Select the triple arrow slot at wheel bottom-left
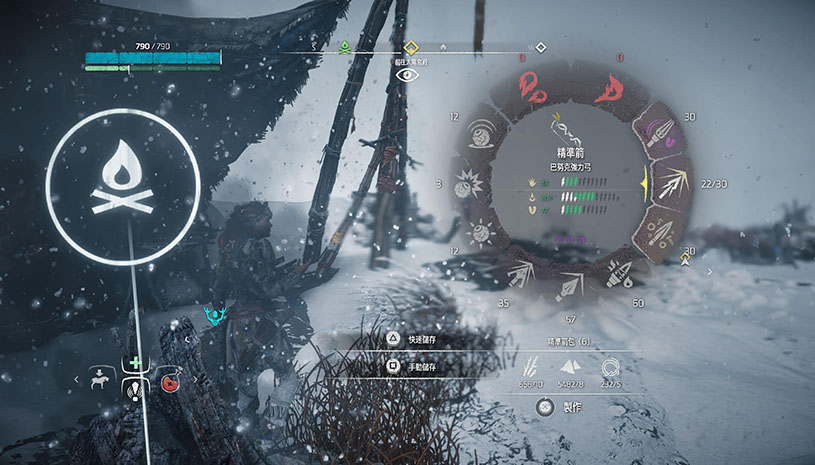This screenshot has width=815, height=465. [x=522, y=272]
